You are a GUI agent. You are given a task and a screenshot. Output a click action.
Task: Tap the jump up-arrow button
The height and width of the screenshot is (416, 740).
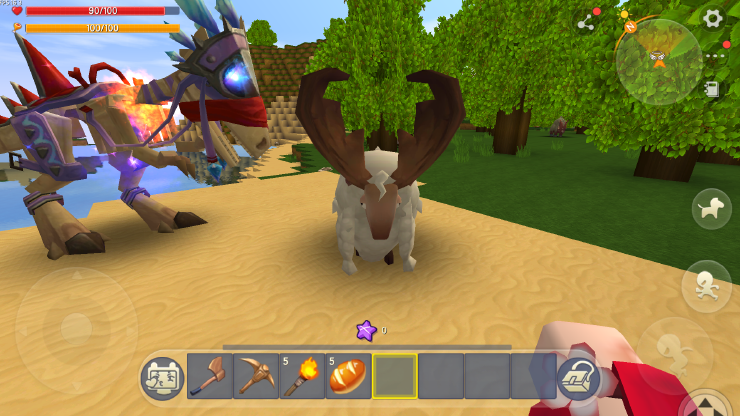coord(708,404)
